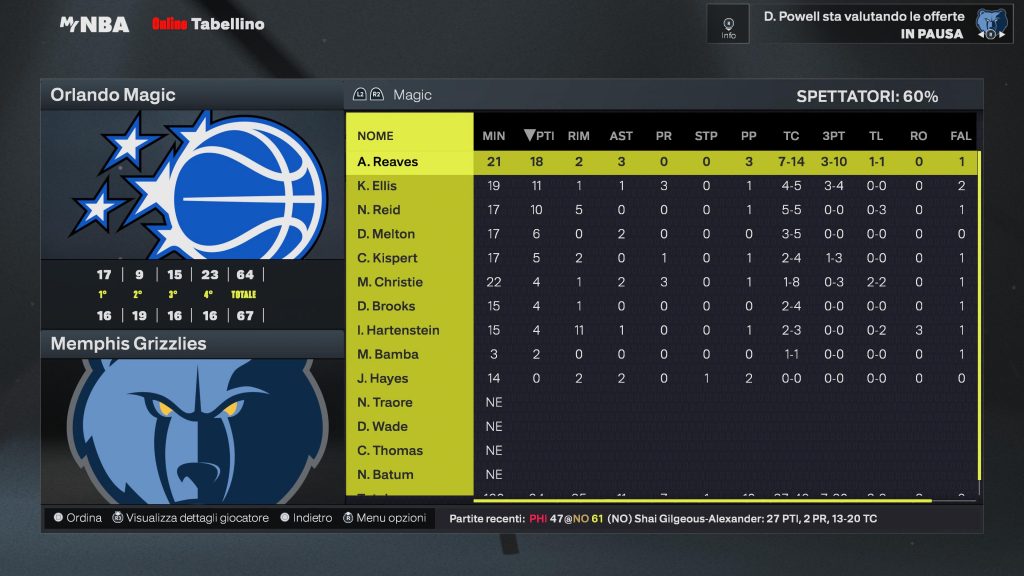Choose the N. Traore row

[x=385, y=402]
